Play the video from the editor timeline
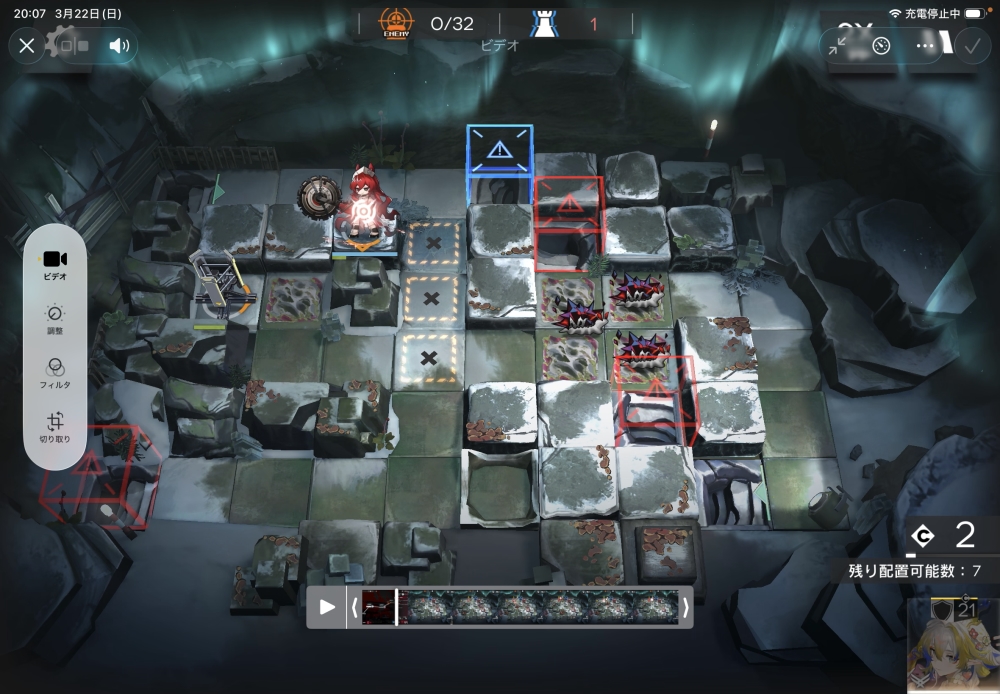This screenshot has width=1000, height=694. pyautogui.click(x=327, y=607)
